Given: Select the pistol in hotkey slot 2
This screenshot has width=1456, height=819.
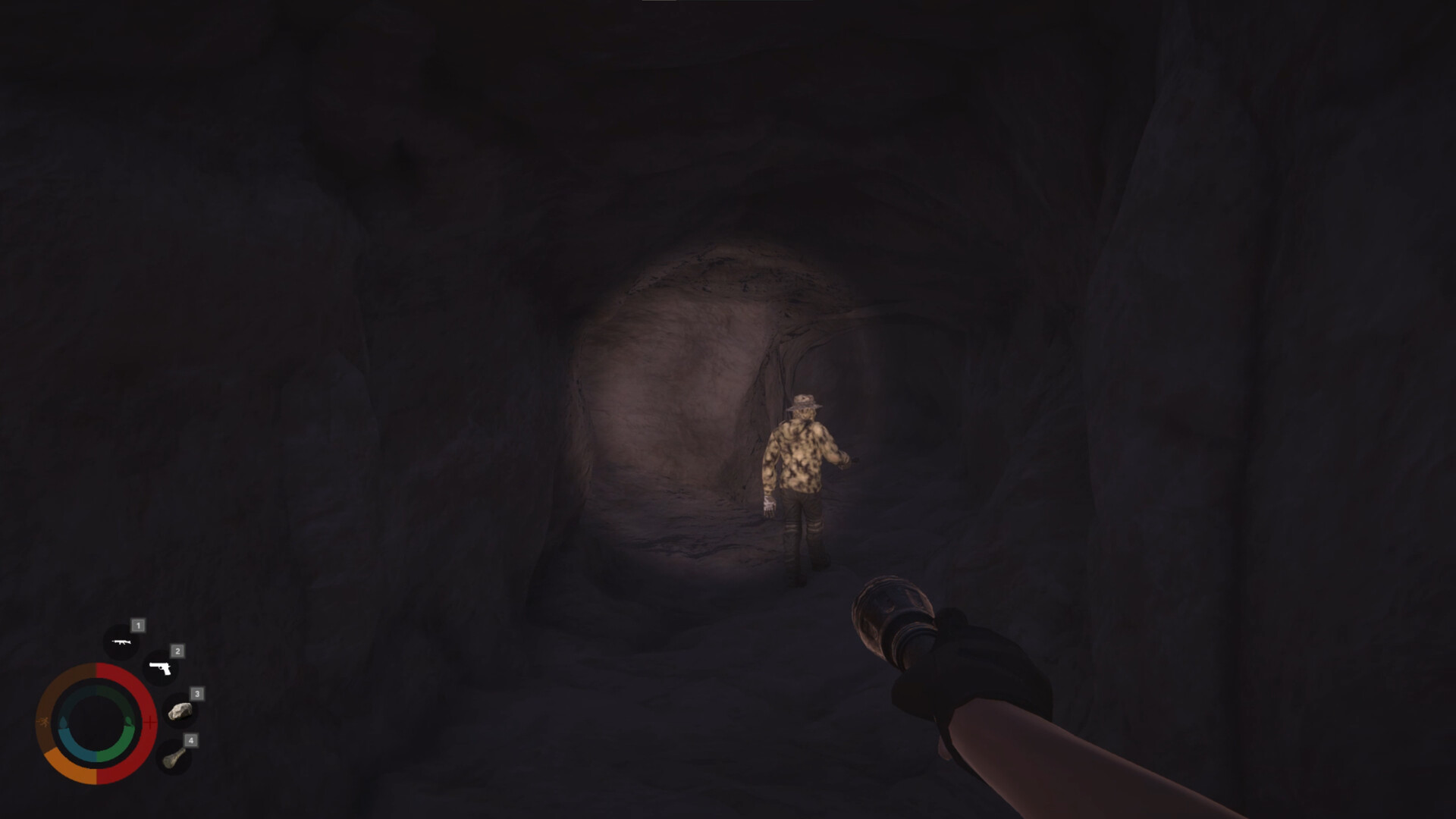Looking at the screenshot, I should click(x=159, y=668).
